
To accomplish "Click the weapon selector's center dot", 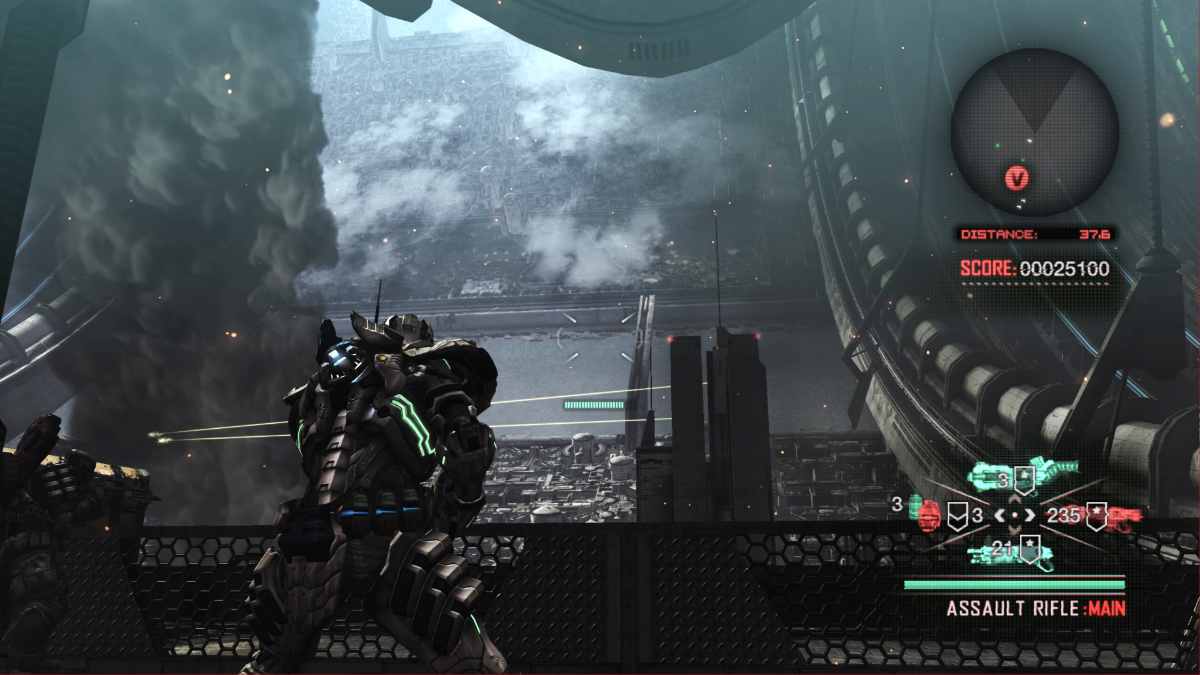I will click(1016, 515).
